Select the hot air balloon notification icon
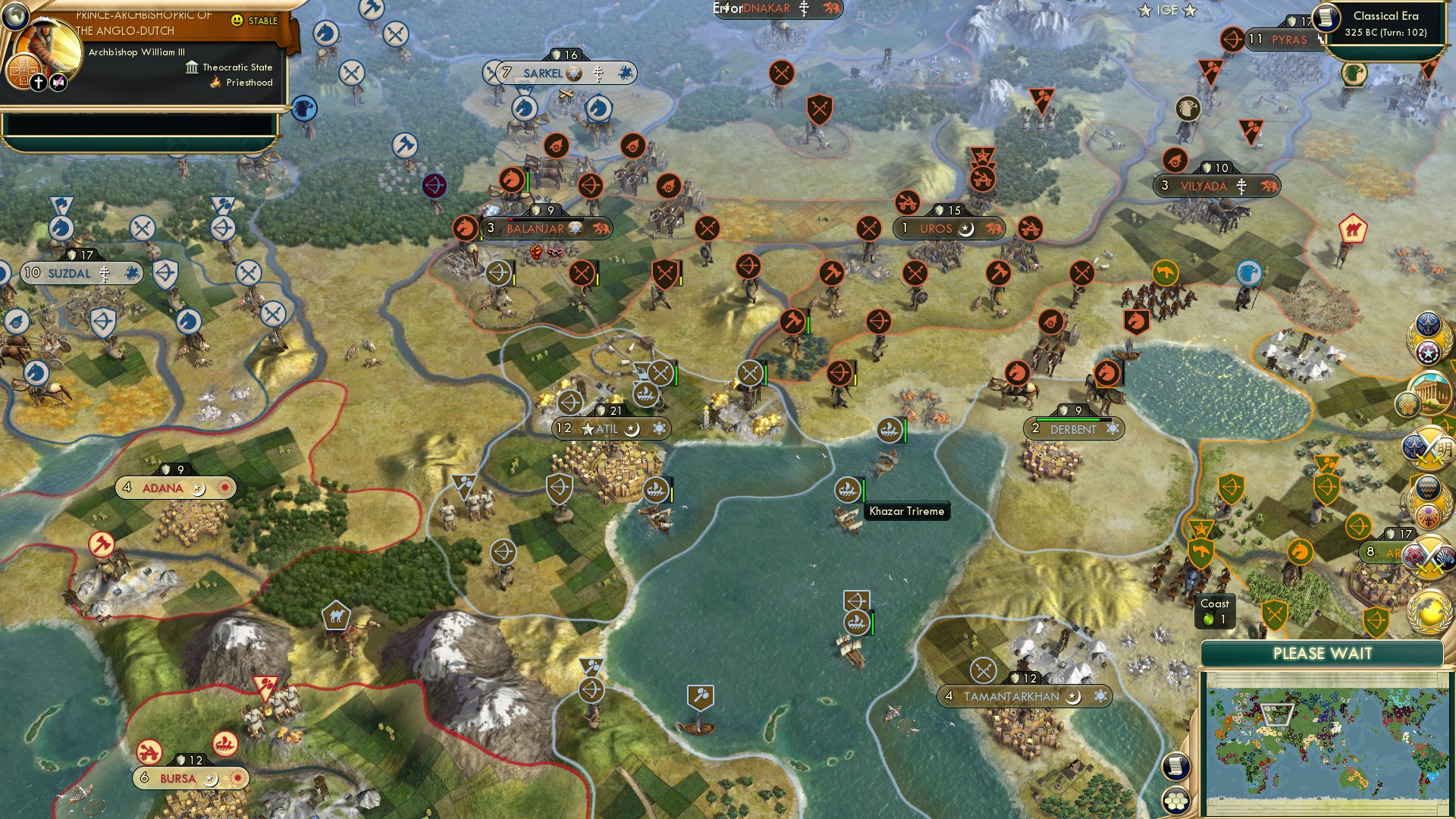 (1427, 488)
